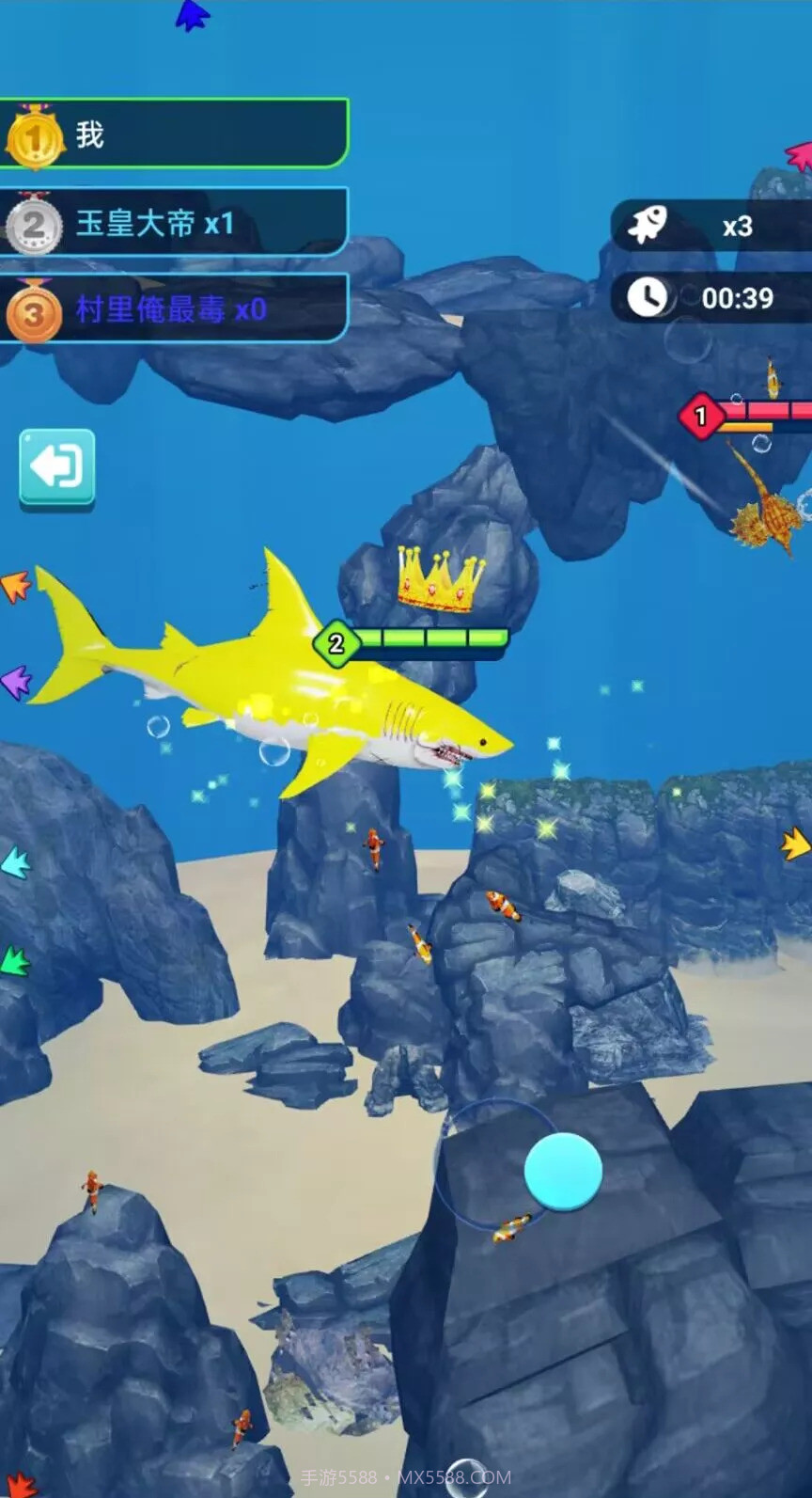Select the 玉皇大帝 leaderboard row
Viewport: 812px width, 1498px height.
[174, 223]
